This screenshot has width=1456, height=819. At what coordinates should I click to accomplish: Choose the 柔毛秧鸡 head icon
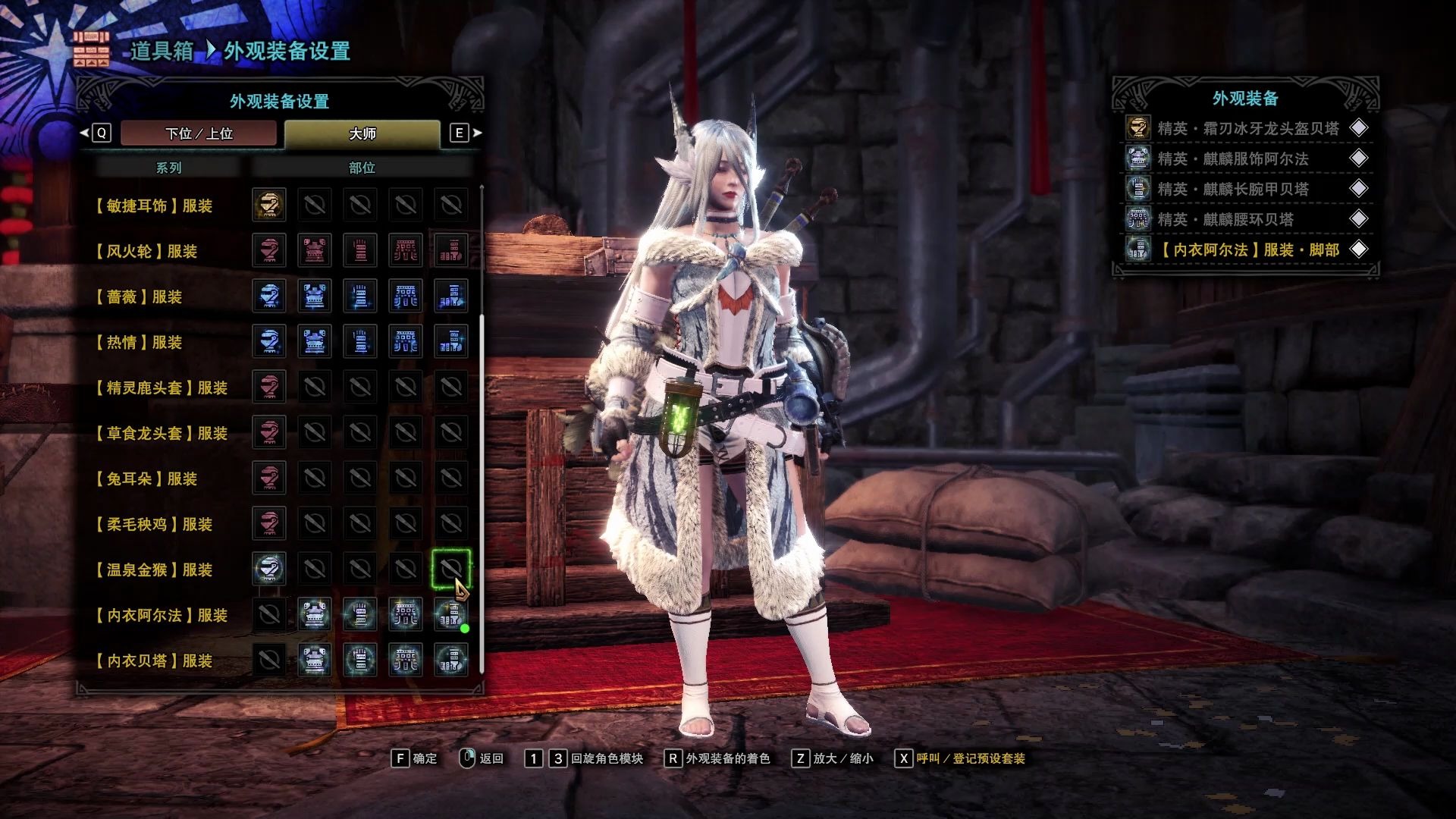click(269, 523)
